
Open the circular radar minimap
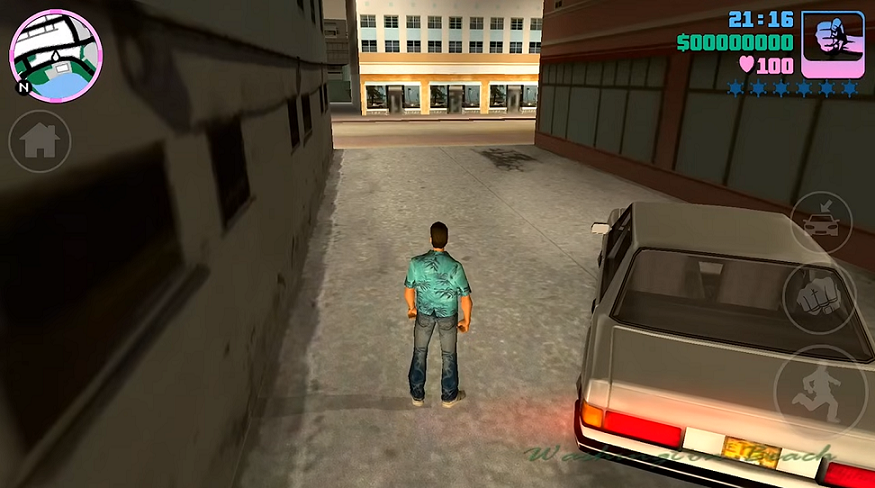click(x=56, y=55)
